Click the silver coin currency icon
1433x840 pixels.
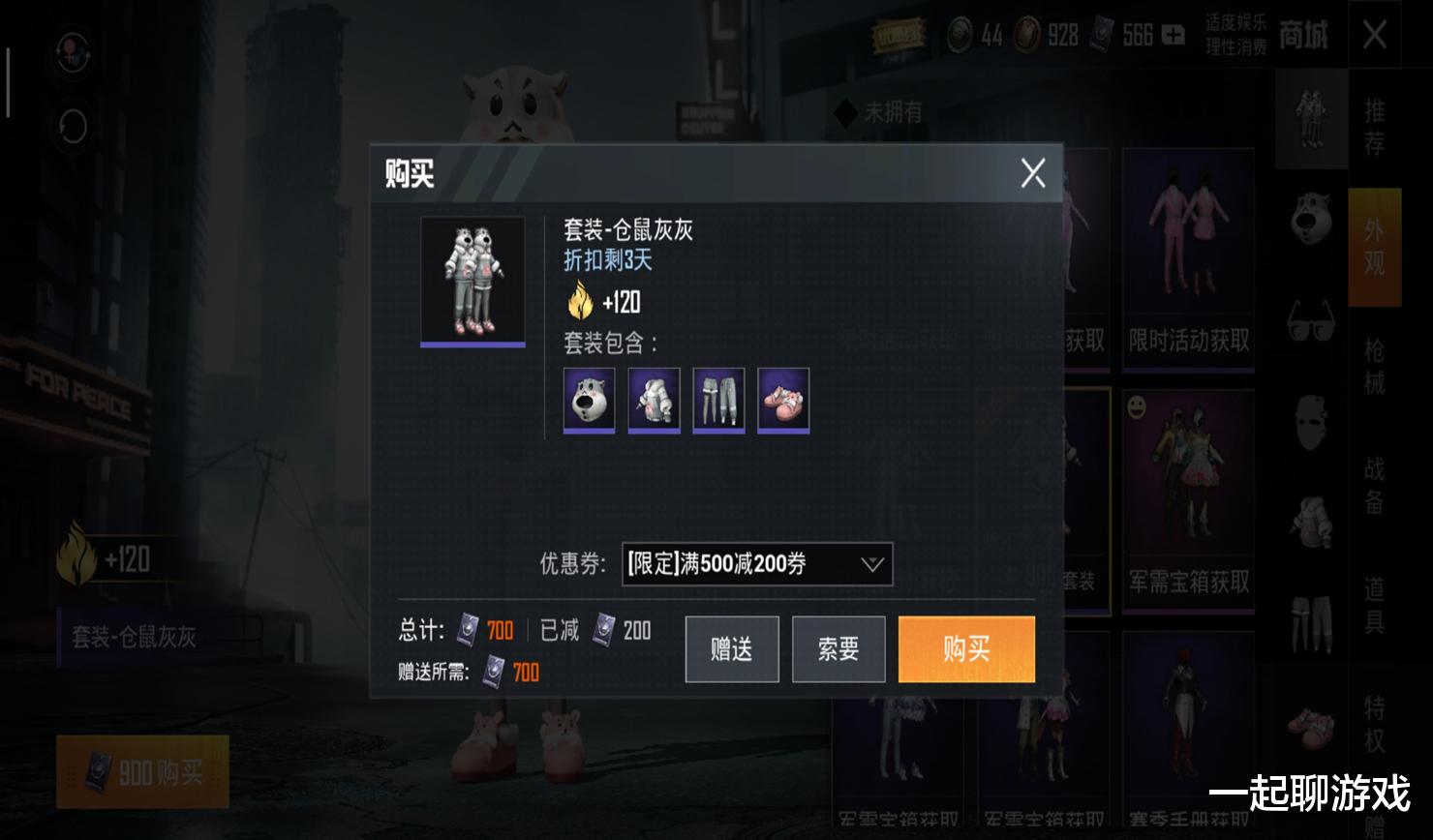[958, 34]
